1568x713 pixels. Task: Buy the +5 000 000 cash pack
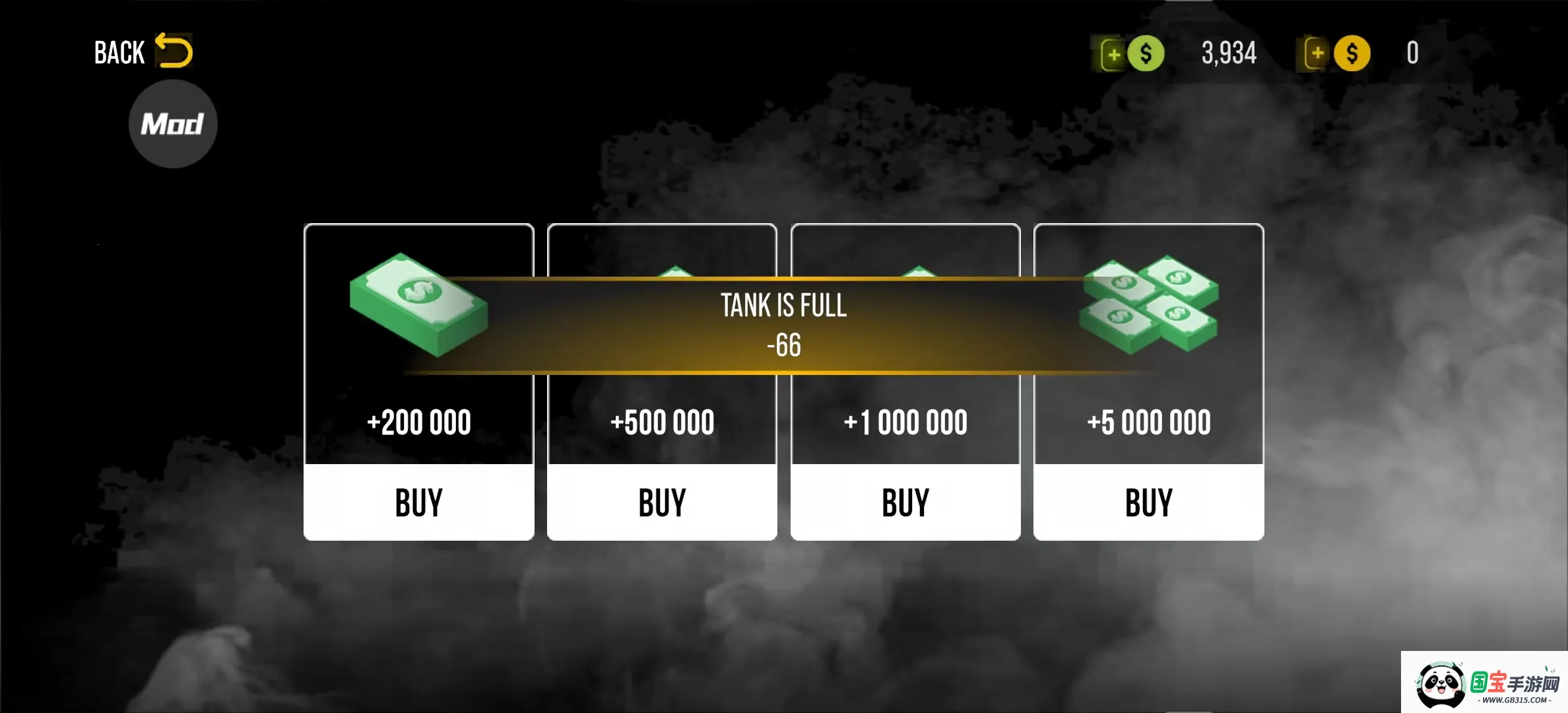tap(1148, 502)
